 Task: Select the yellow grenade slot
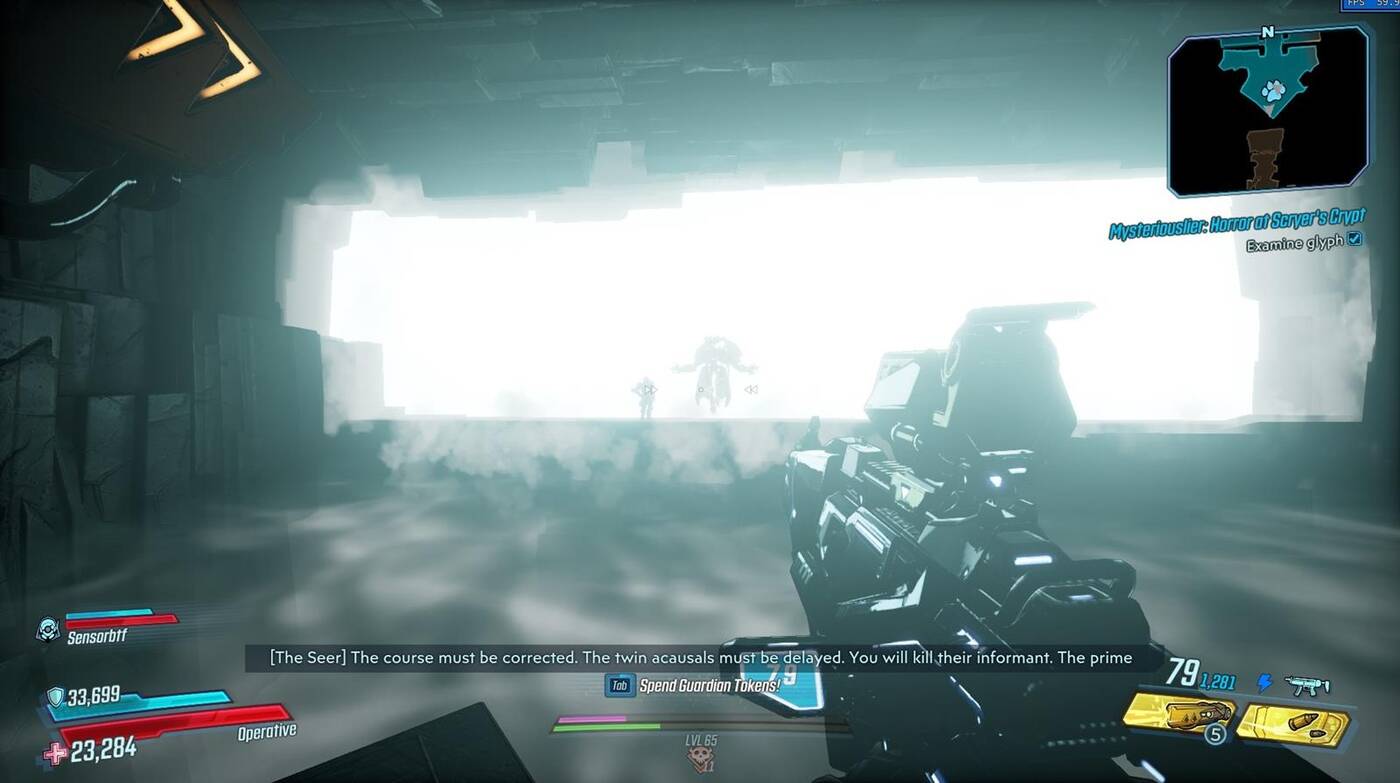[x=1179, y=714]
